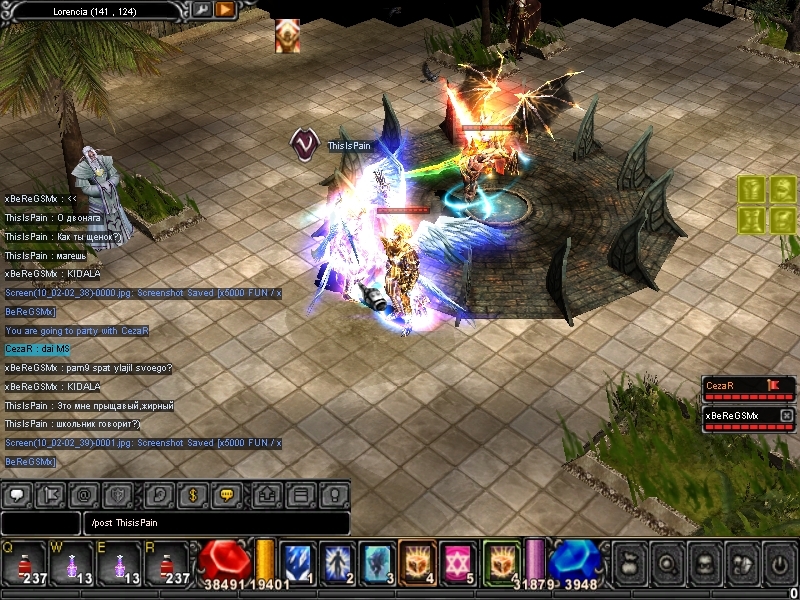The image size is (800, 600).
Task: Toggle the dollar sign chat button
Action: tap(191, 494)
